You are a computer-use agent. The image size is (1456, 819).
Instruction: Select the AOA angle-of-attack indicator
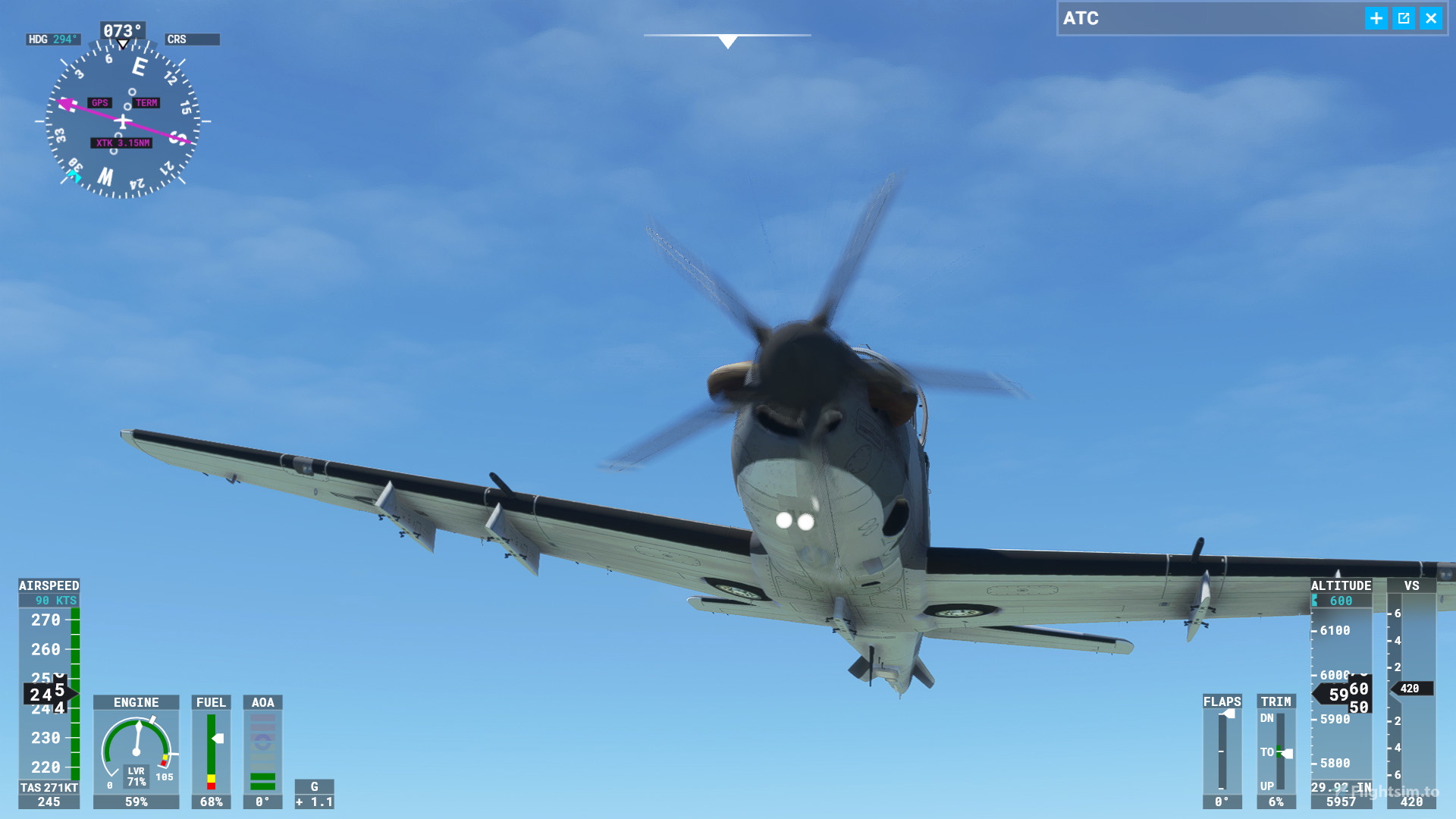click(x=263, y=702)
